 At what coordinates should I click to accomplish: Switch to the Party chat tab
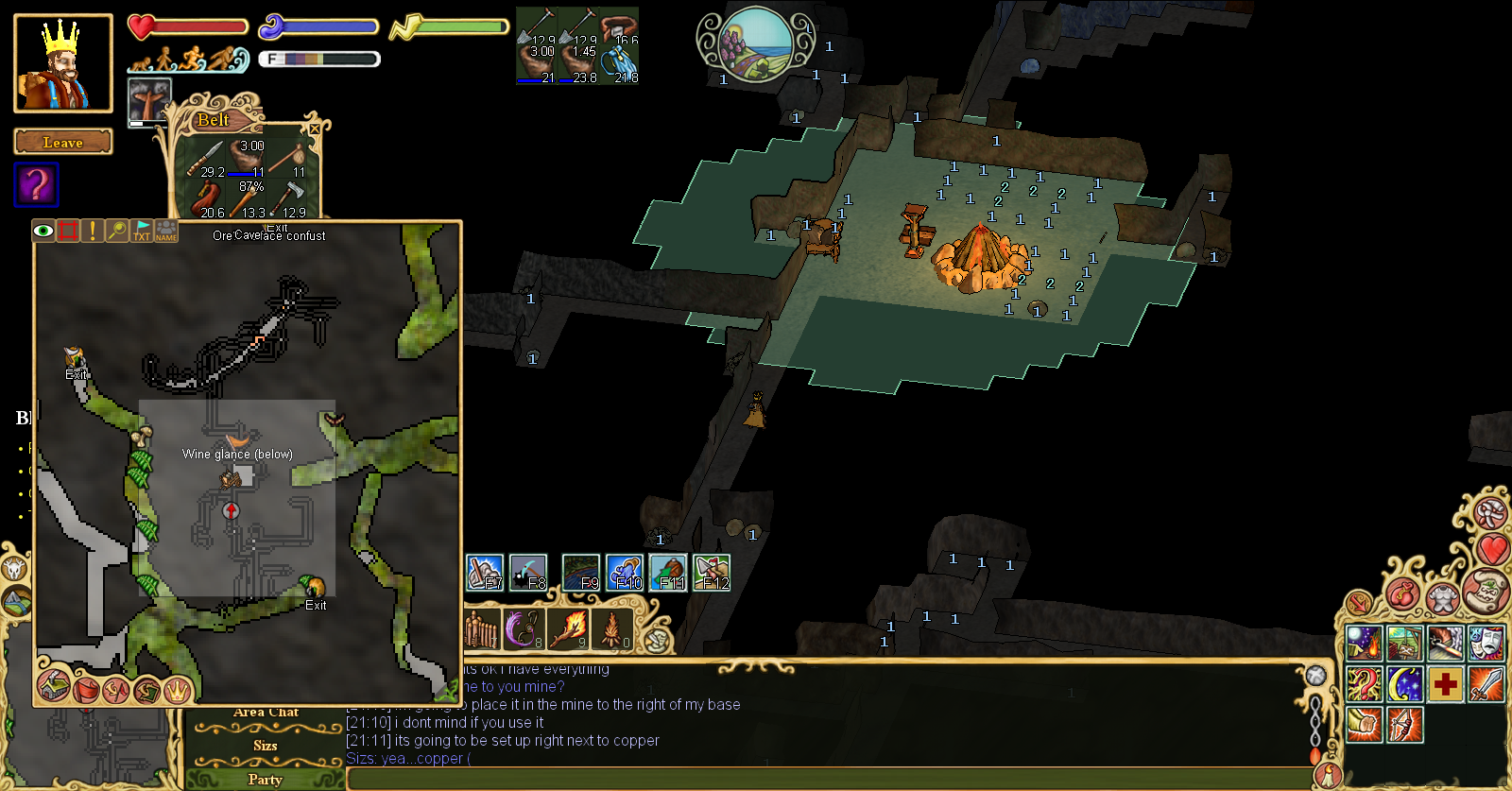pyautogui.click(x=265, y=779)
